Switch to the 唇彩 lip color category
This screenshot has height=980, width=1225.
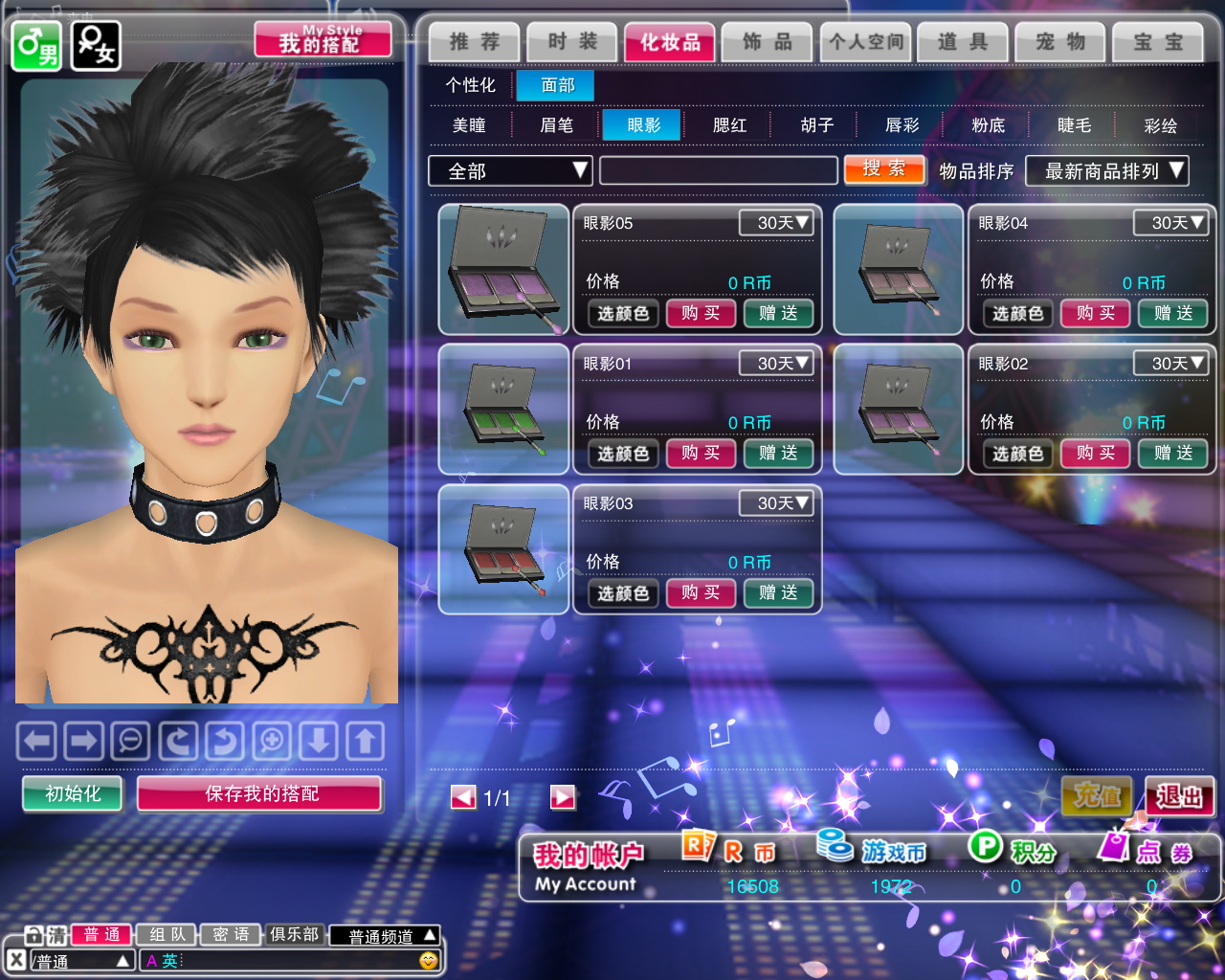pos(902,125)
